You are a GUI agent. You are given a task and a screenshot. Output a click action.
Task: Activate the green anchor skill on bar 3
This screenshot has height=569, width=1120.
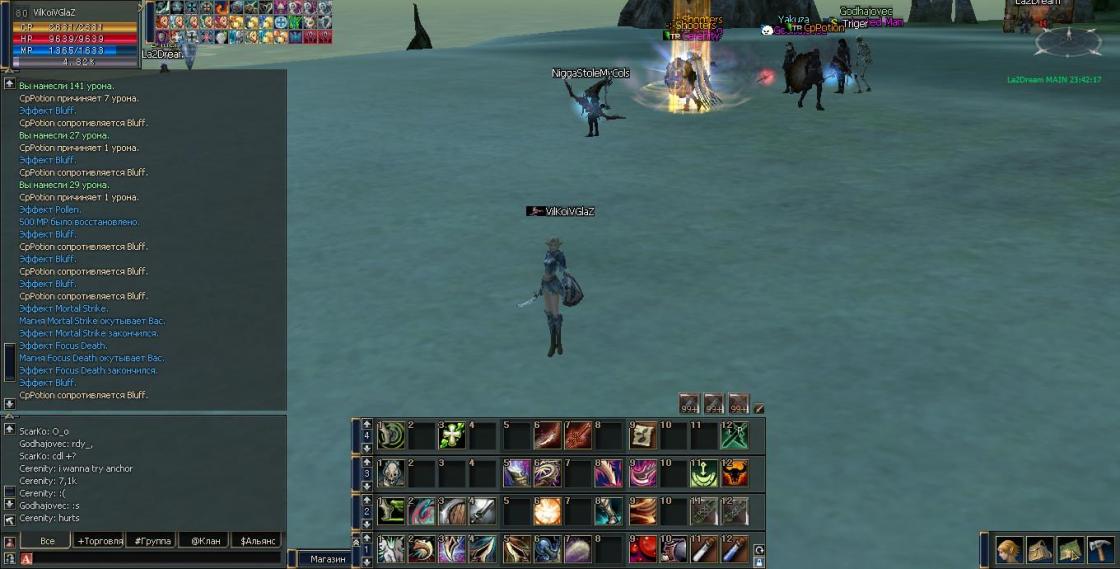pyautogui.click(x=704, y=472)
